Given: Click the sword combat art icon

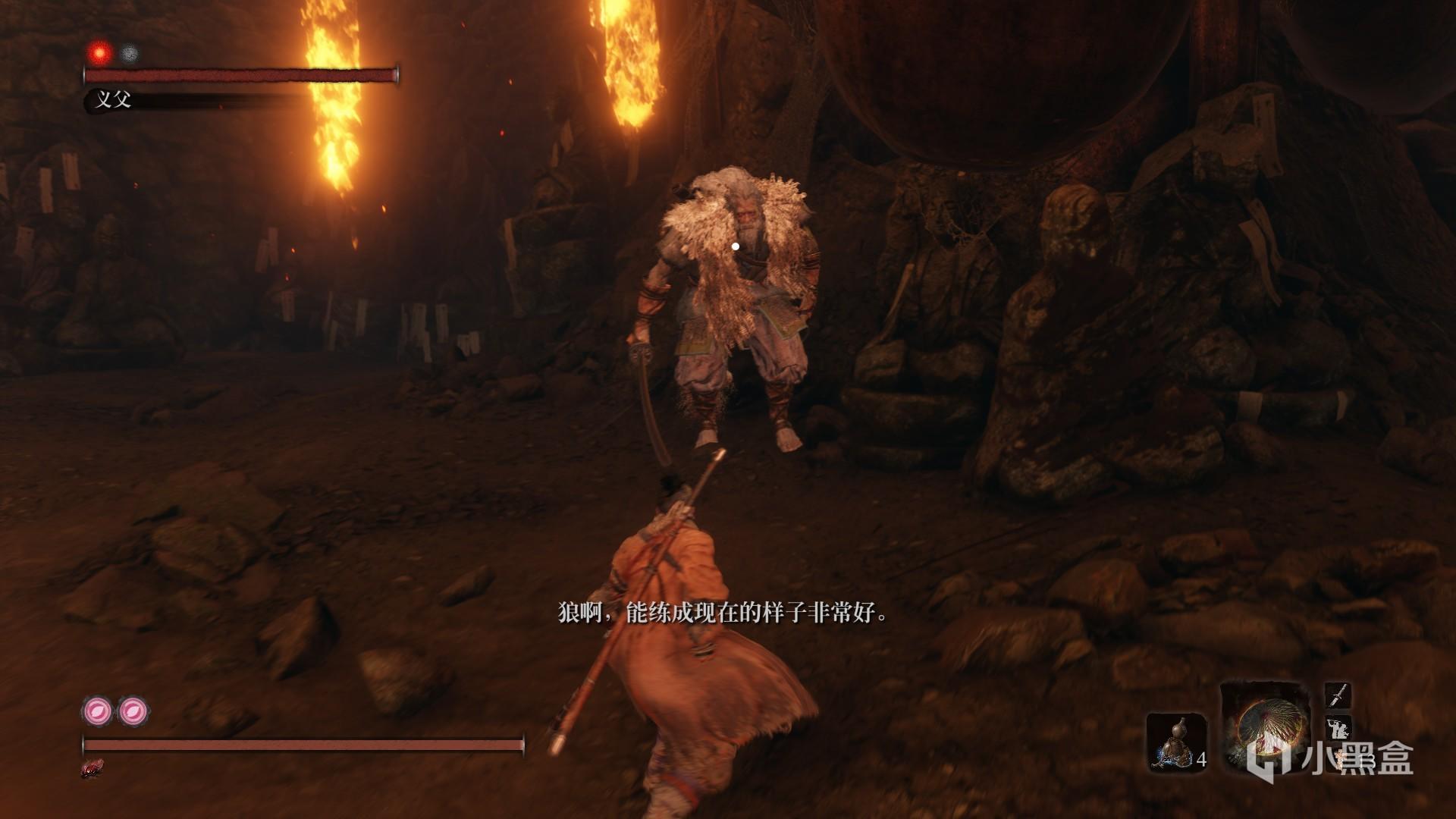Looking at the screenshot, I should click(1338, 694).
